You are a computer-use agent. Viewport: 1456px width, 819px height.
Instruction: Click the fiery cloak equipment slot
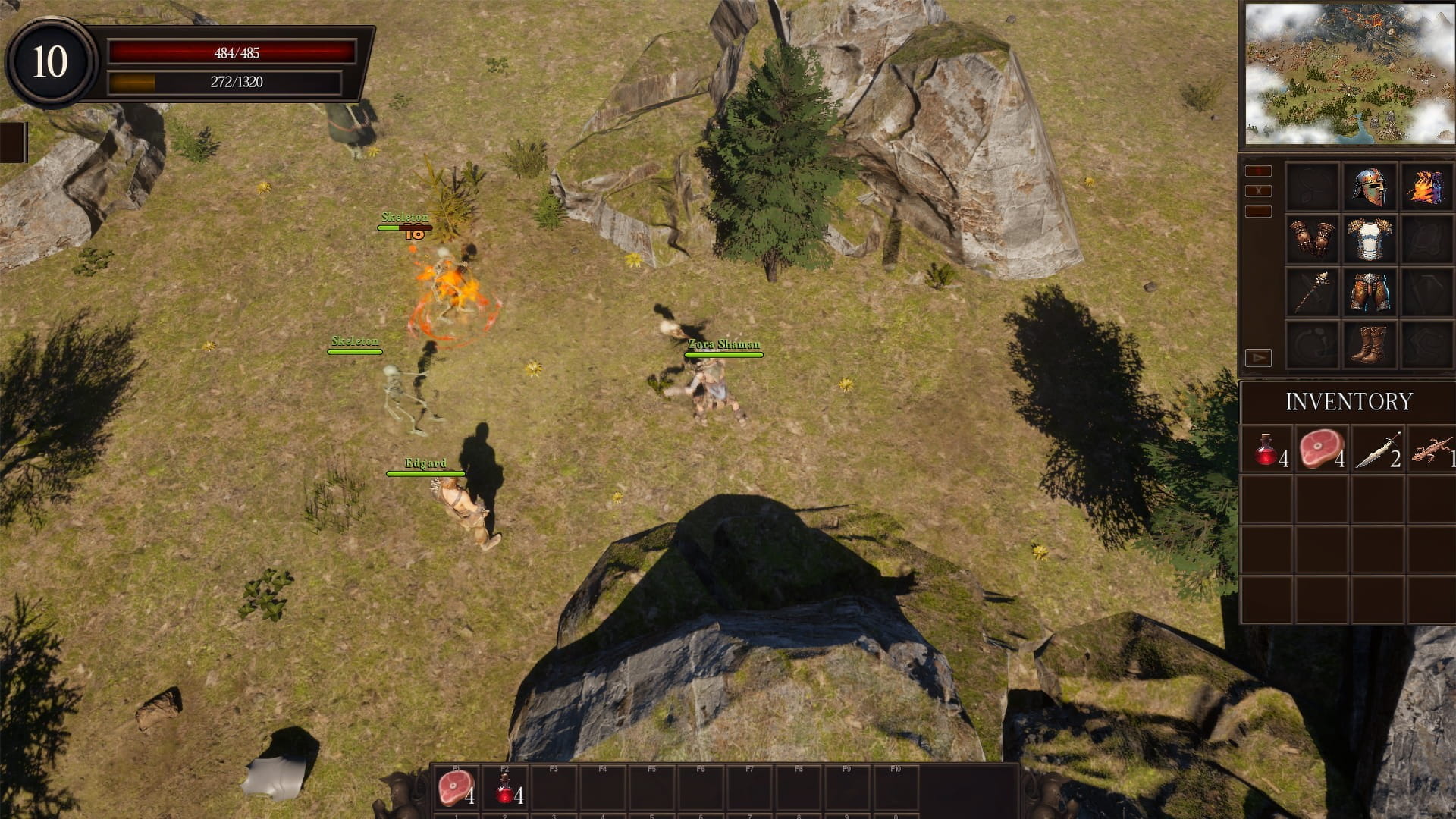click(1426, 187)
